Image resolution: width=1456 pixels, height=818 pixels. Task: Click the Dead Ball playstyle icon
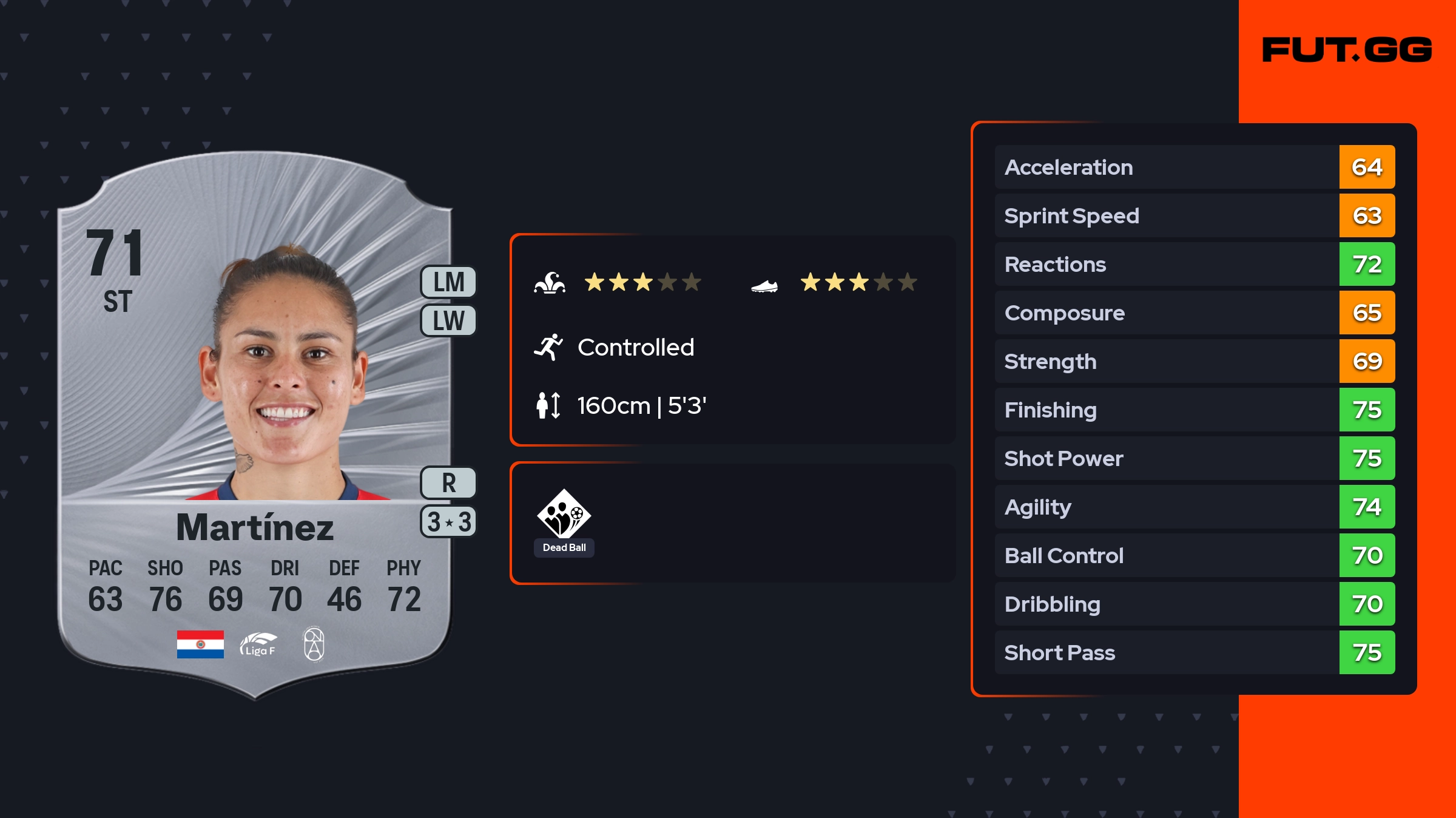[564, 515]
